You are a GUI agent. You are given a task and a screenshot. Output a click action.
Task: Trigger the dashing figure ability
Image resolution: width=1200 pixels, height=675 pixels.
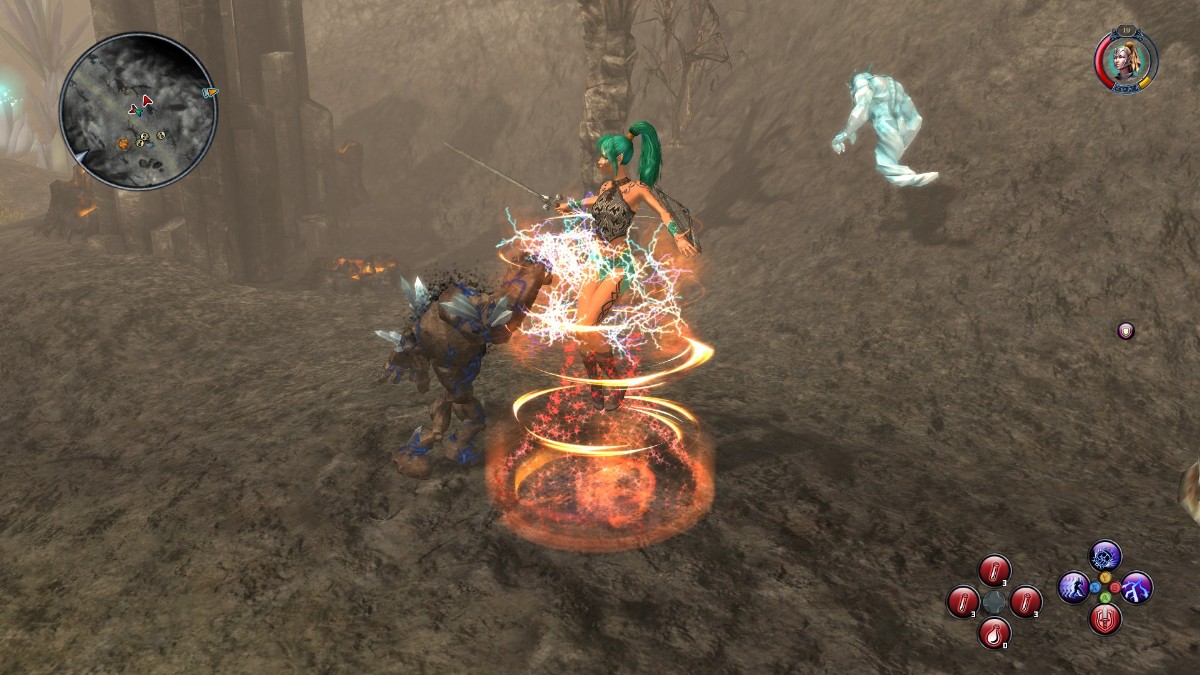point(1073,587)
